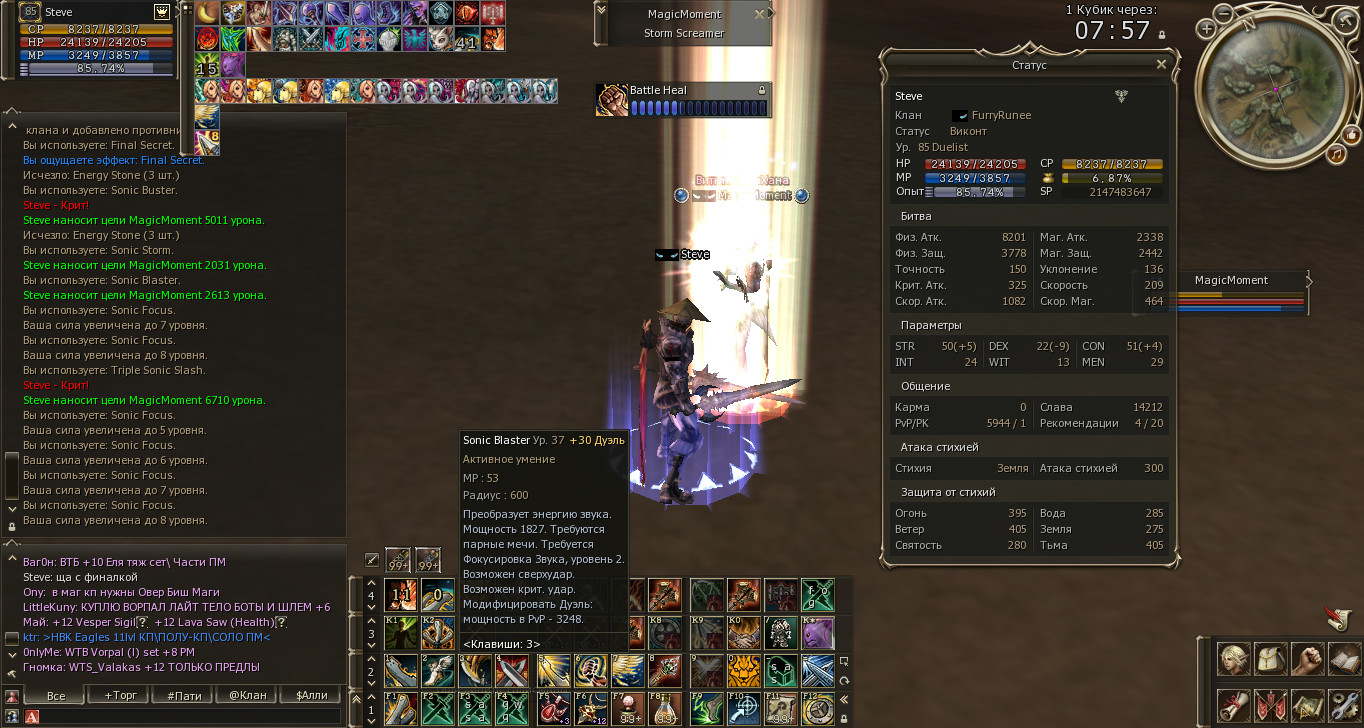Open the quest scroll with red ribbon
Screen dimensions: 1364x728
coord(1233,705)
